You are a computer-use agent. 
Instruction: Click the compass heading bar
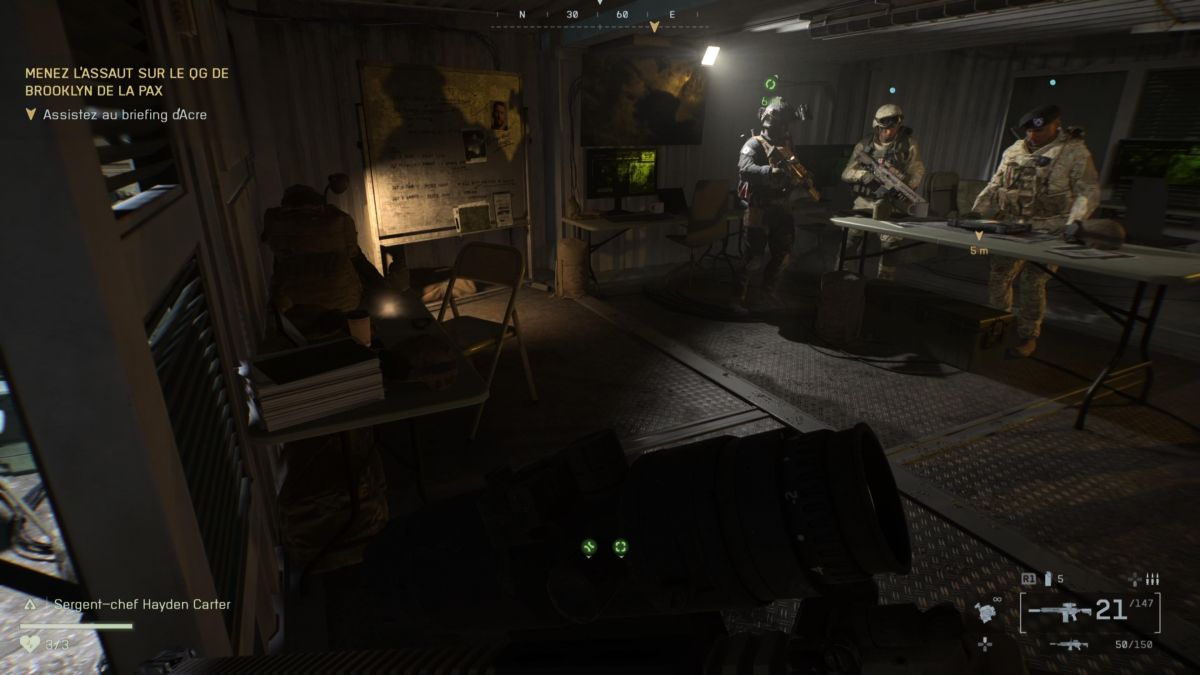click(598, 16)
